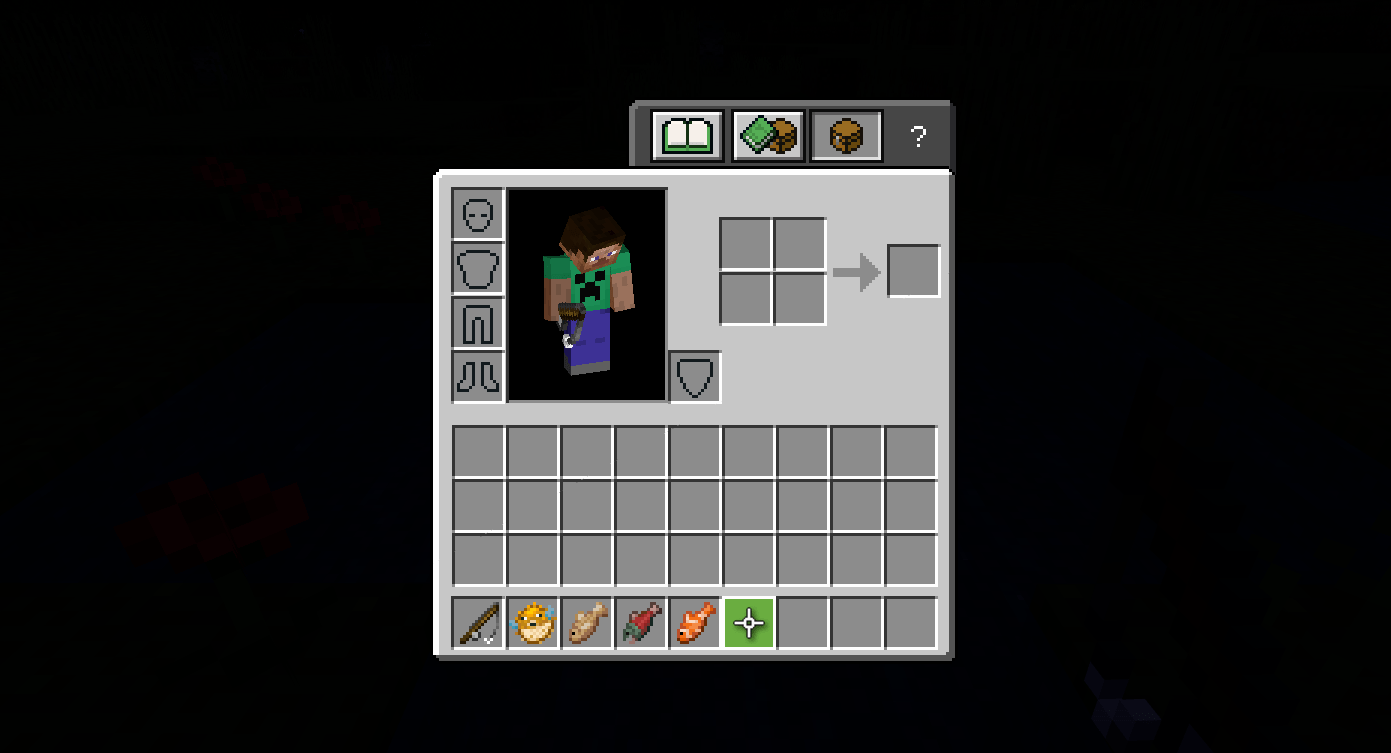Click the empty helmet armor slot

[477, 214]
